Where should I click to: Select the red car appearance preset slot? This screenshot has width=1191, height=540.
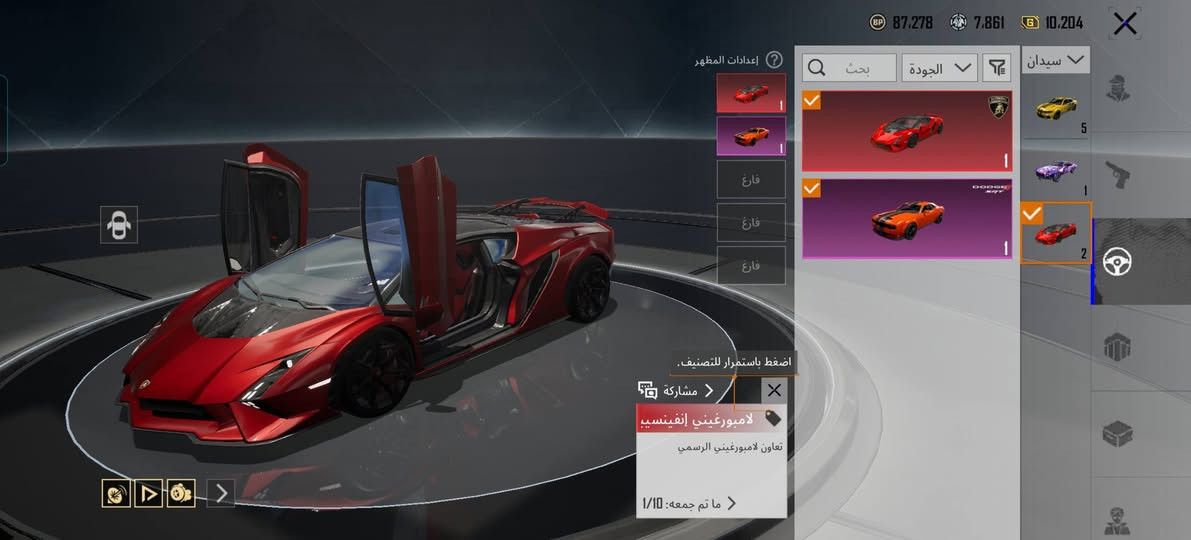point(751,93)
